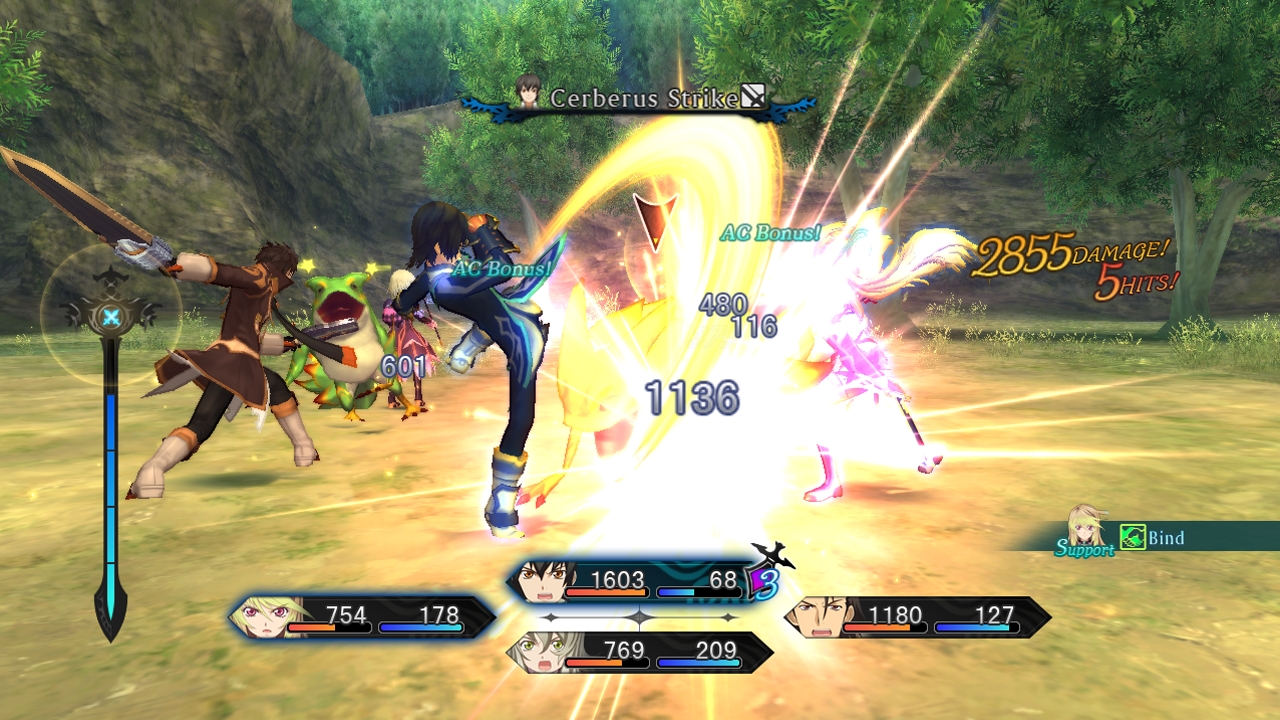This screenshot has width=1280, height=720.
Task: Select the party panel showing 769 HP
Action: 640,652
